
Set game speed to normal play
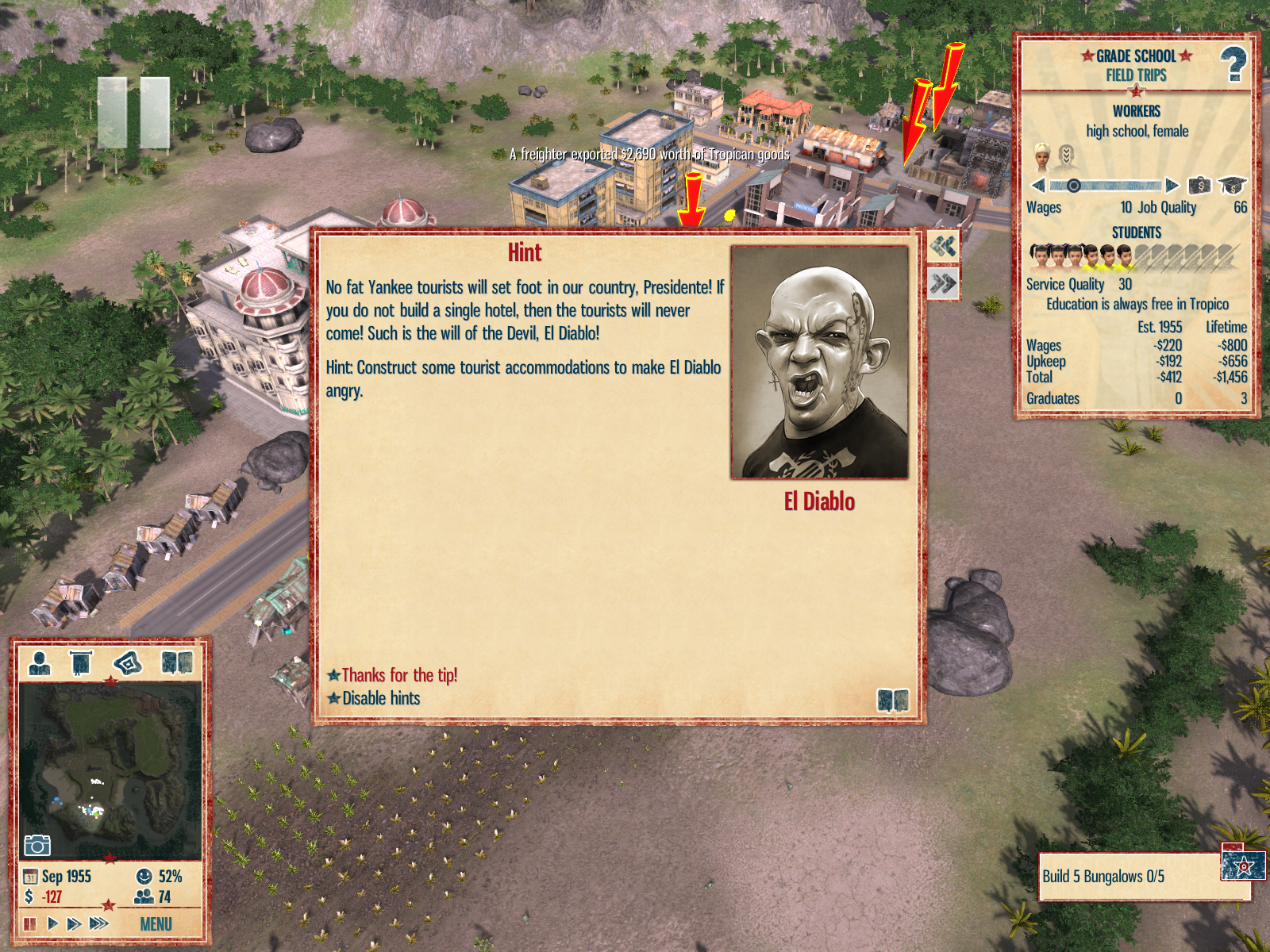pyautogui.click(x=52, y=923)
